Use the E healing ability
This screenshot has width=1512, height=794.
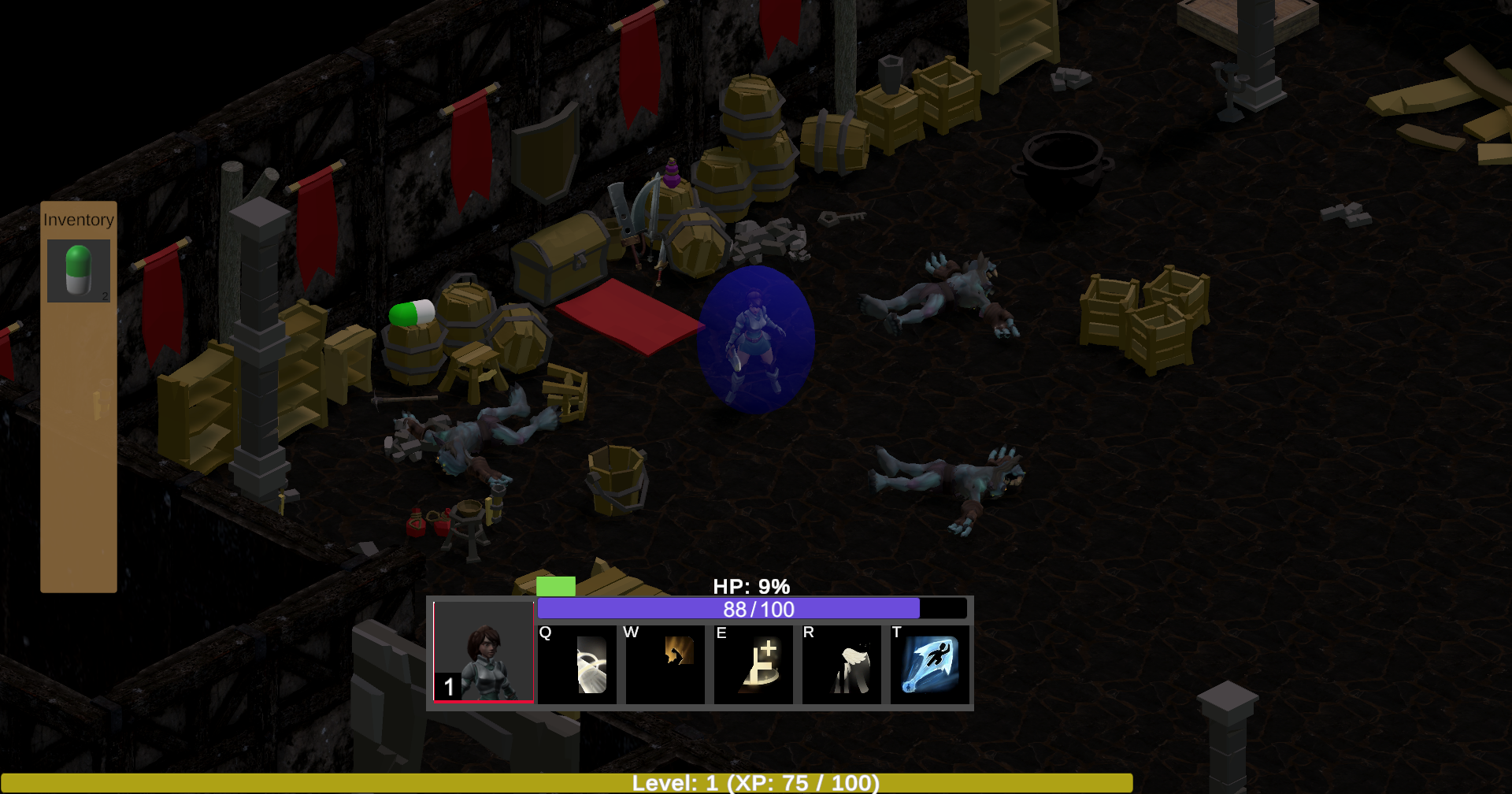[x=754, y=666]
